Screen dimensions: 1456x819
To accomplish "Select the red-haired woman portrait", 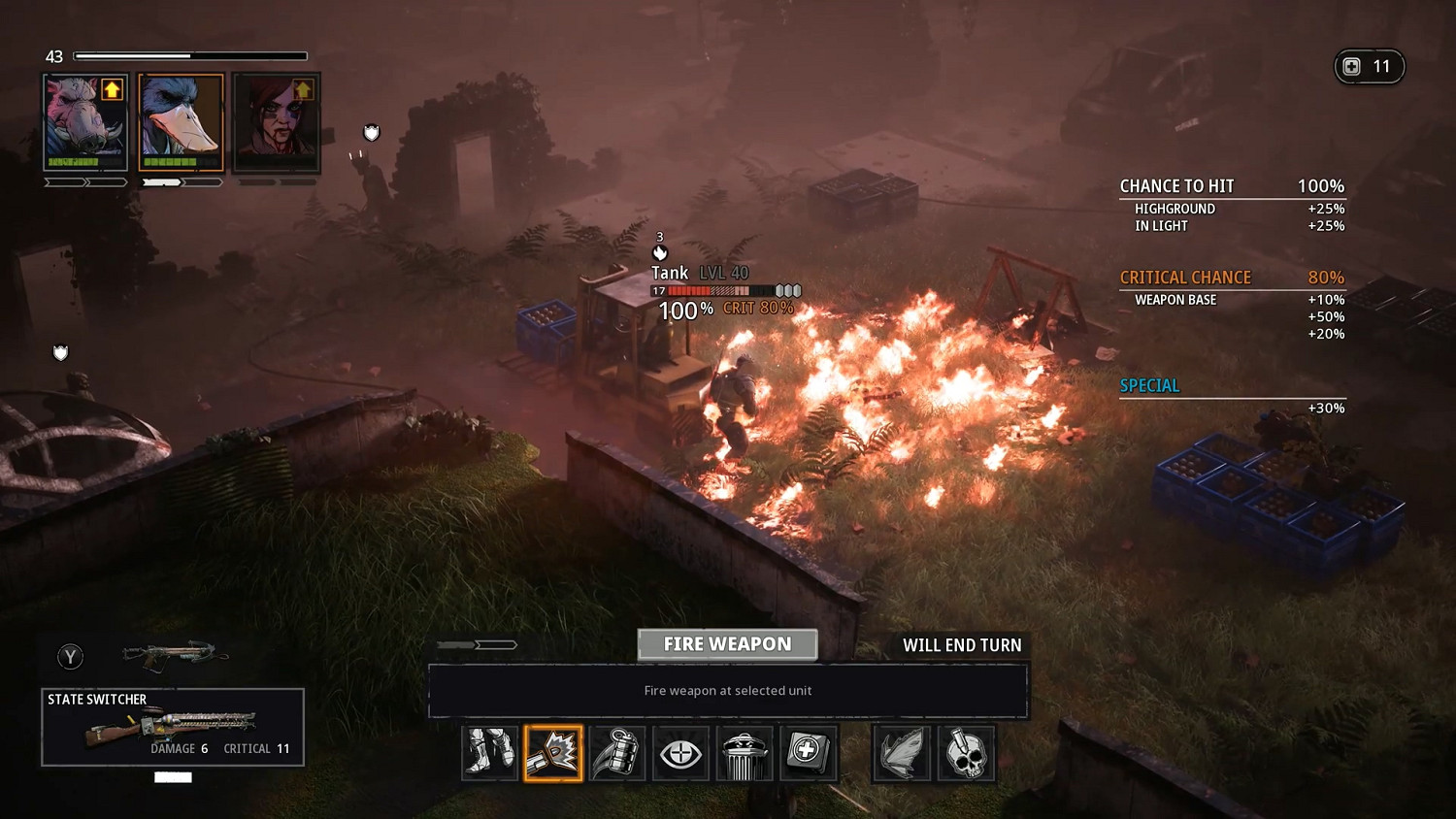I will click(x=277, y=122).
